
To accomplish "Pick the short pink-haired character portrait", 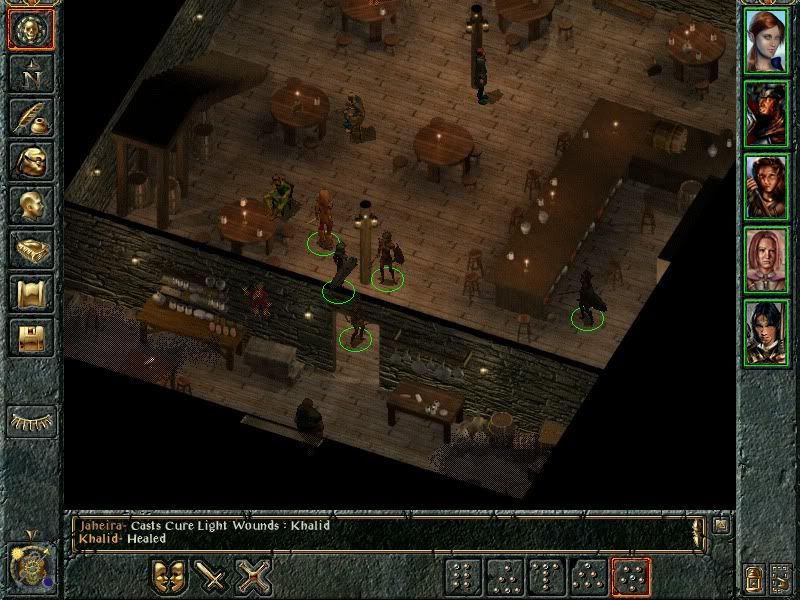I will click(766, 260).
